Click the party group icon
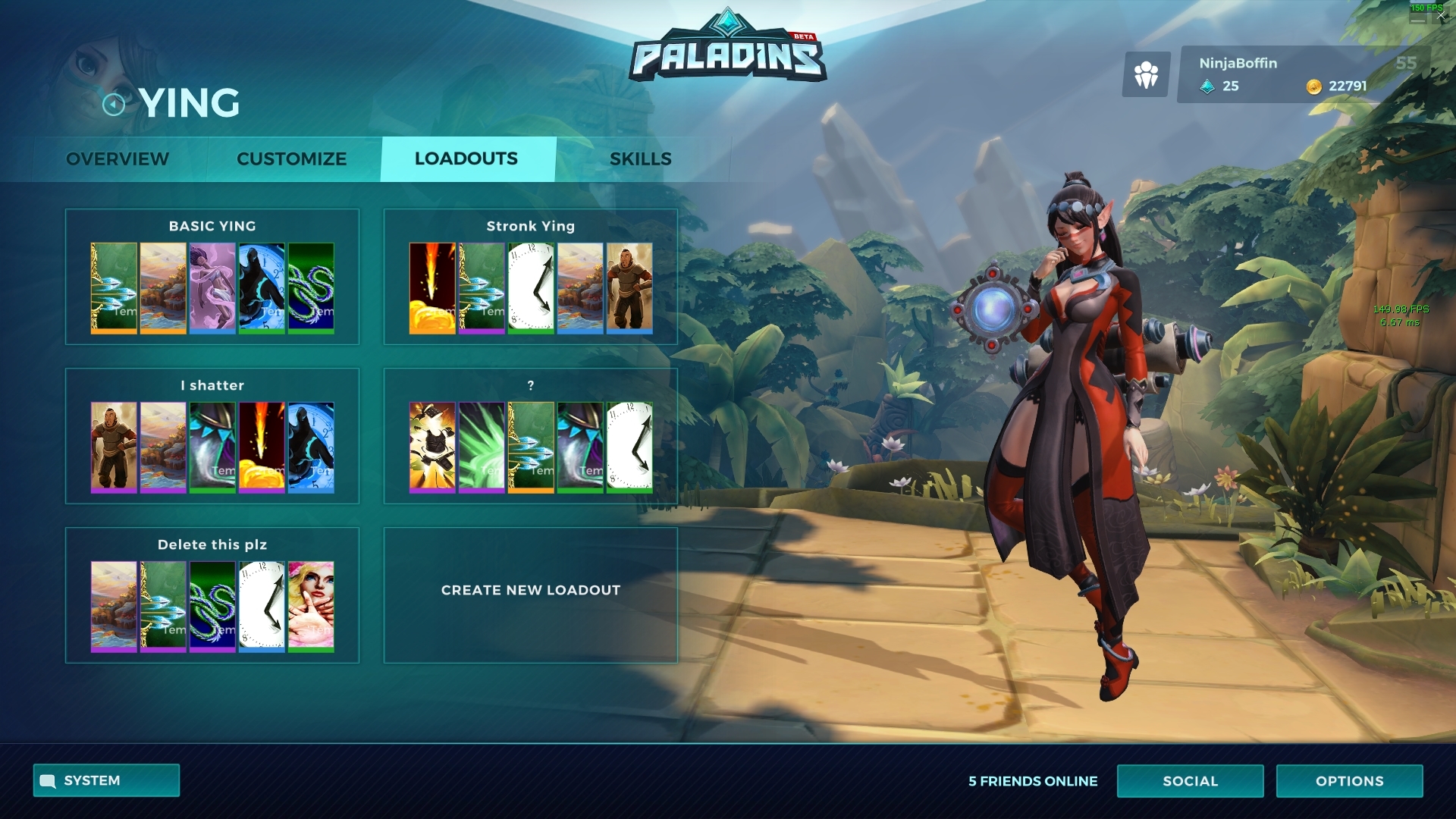1456x819 pixels. pyautogui.click(x=1146, y=75)
